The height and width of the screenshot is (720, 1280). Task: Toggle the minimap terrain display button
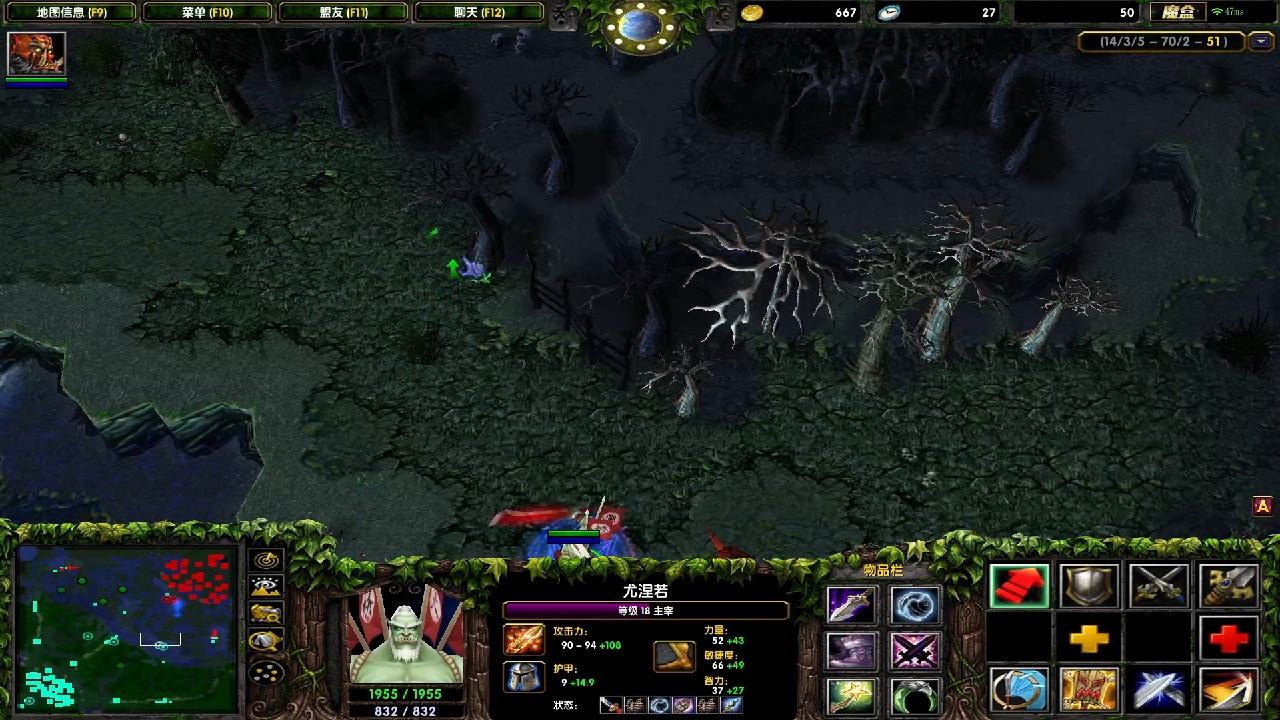click(266, 587)
